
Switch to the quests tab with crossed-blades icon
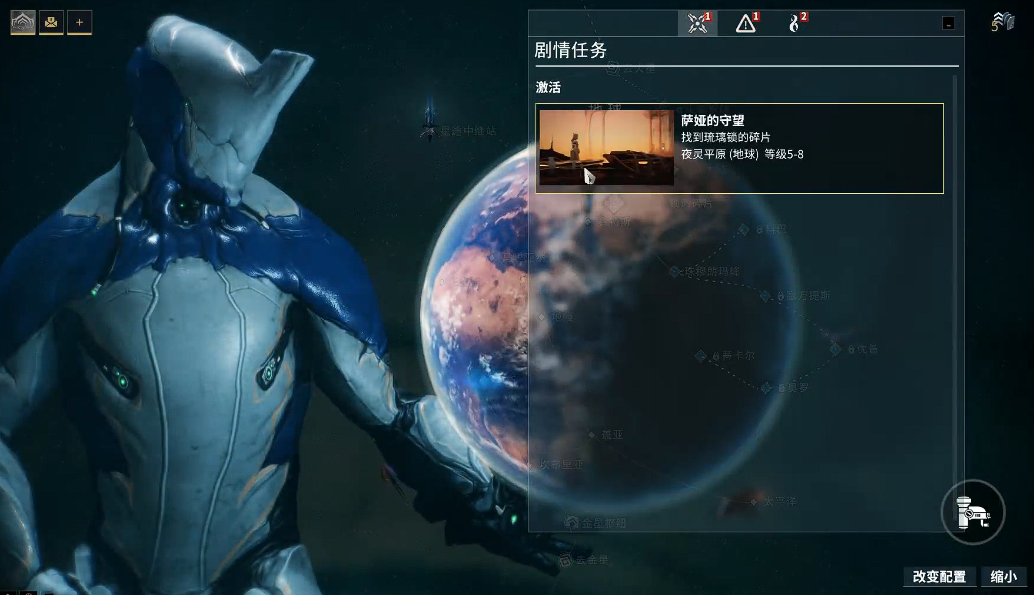click(697, 23)
